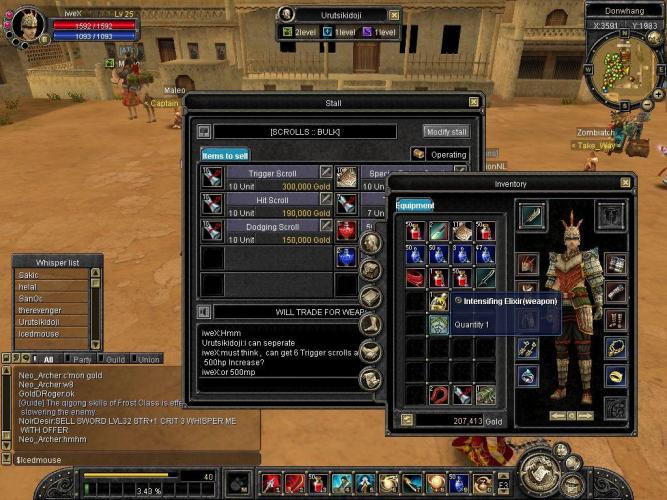Image resolution: width=667 pixels, height=500 pixels.
Task: Close the Inventory window
Action: pyautogui.click(x=625, y=184)
